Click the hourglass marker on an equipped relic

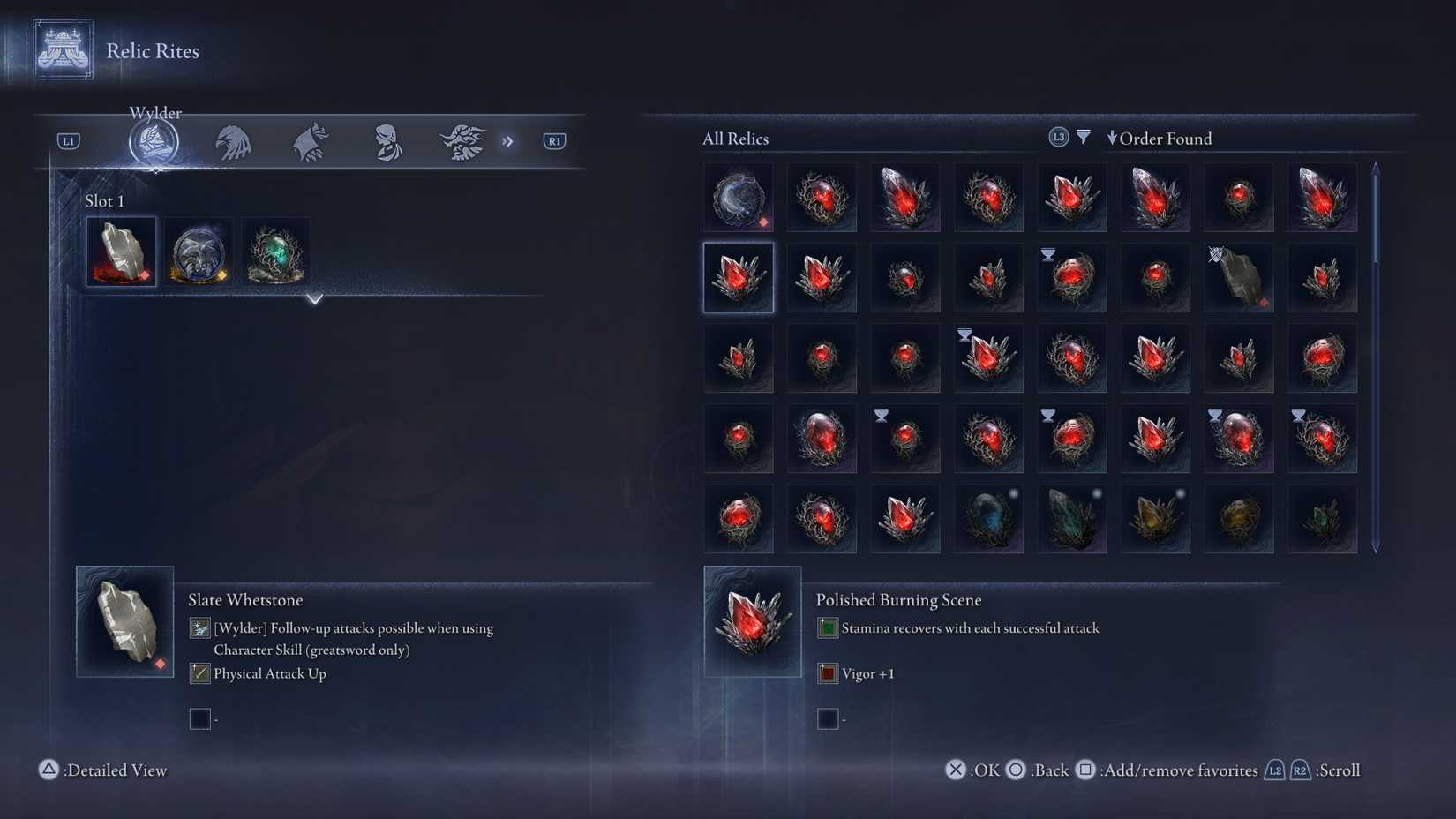pyautogui.click(x=1047, y=254)
